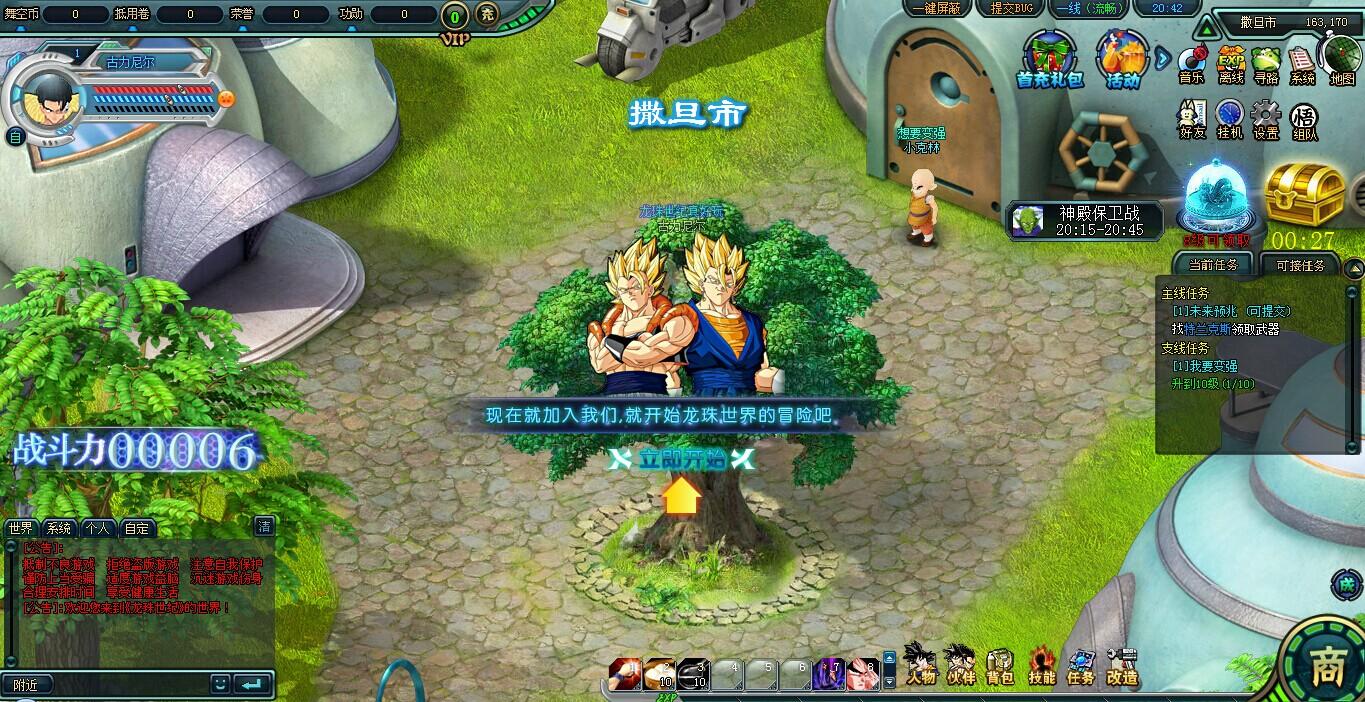This screenshot has height=702, width=1365.
Task: Open the 设置 gear settings
Action: coord(1266,119)
